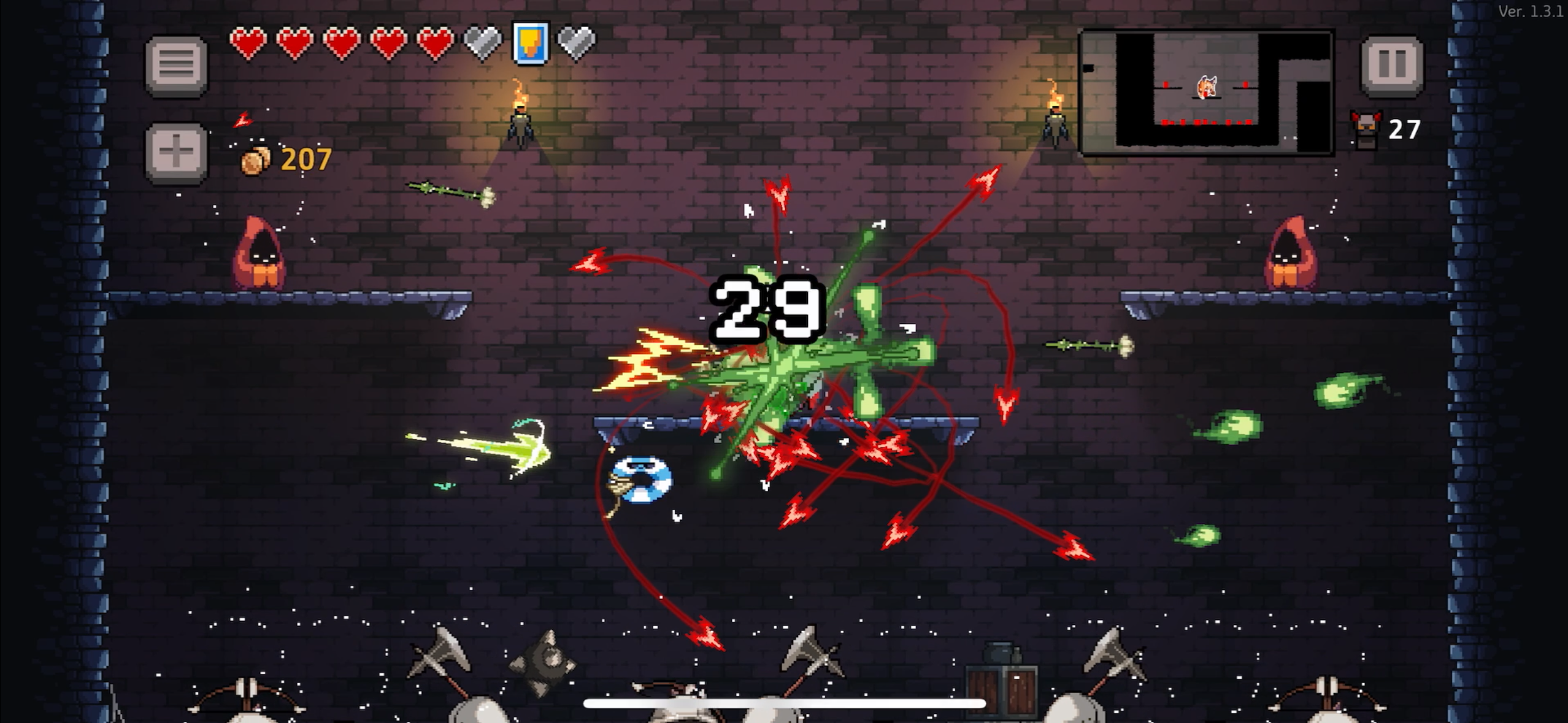Open the dungeon minimap
The height and width of the screenshot is (723, 1568).
tap(1205, 92)
